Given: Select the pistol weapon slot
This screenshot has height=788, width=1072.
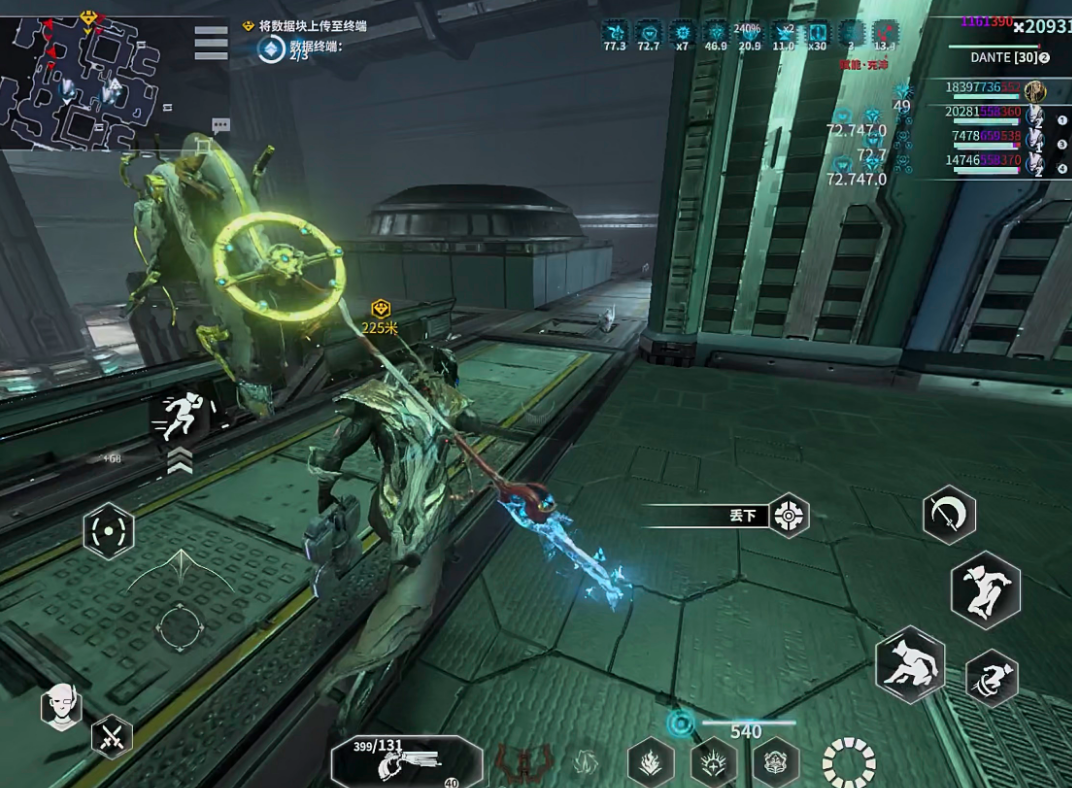Looking at the screenshot, I should pos(406,764).
